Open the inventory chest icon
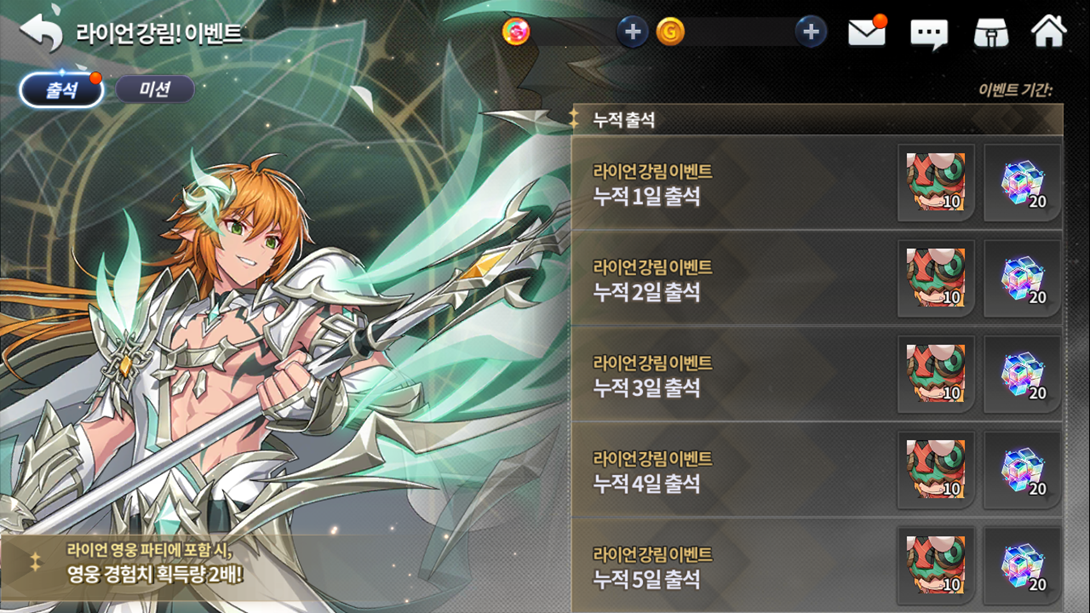 [x=990, y=33]
